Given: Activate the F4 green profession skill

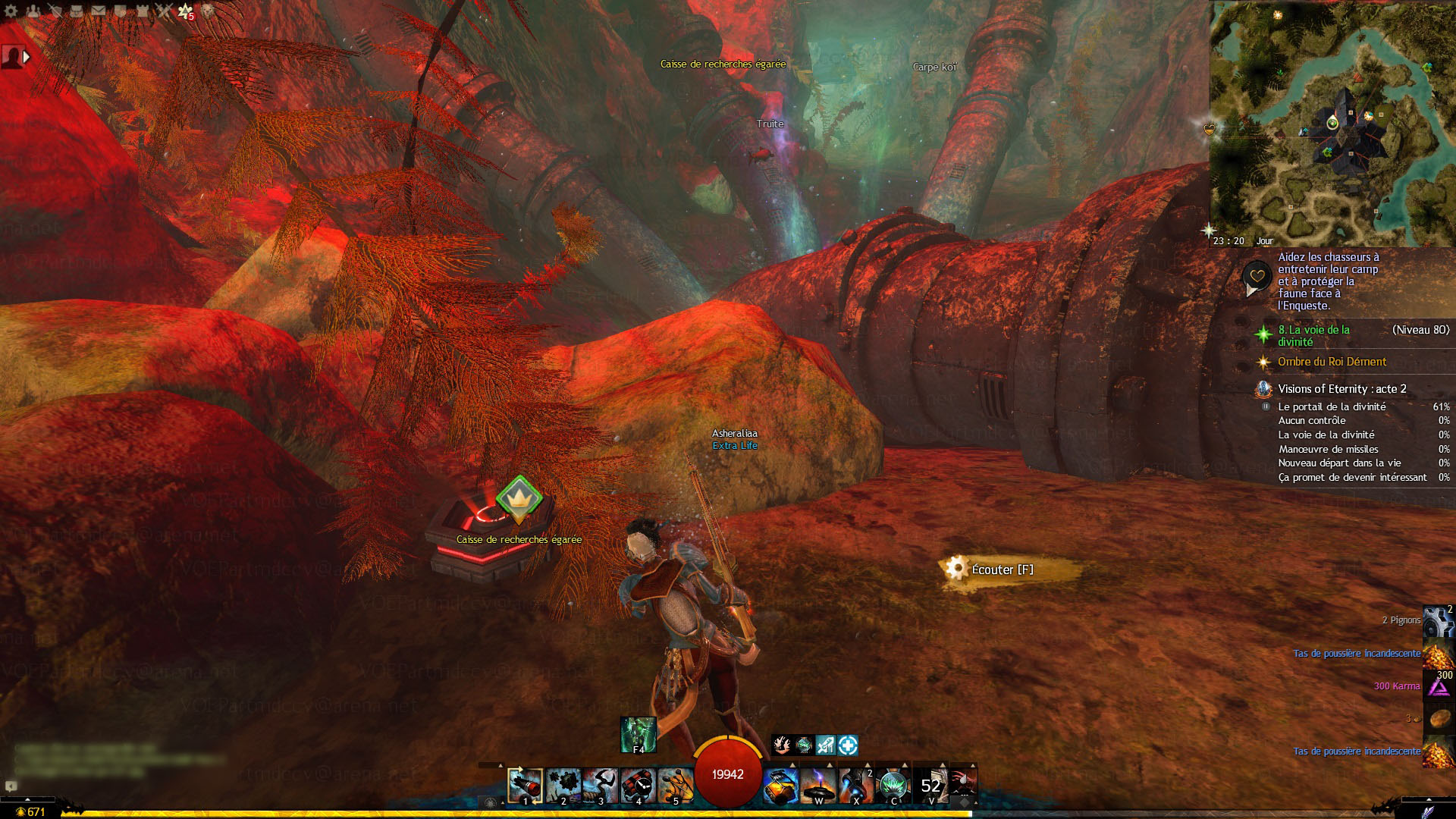Looking at the screenshot, I should [x=638, y=734].
